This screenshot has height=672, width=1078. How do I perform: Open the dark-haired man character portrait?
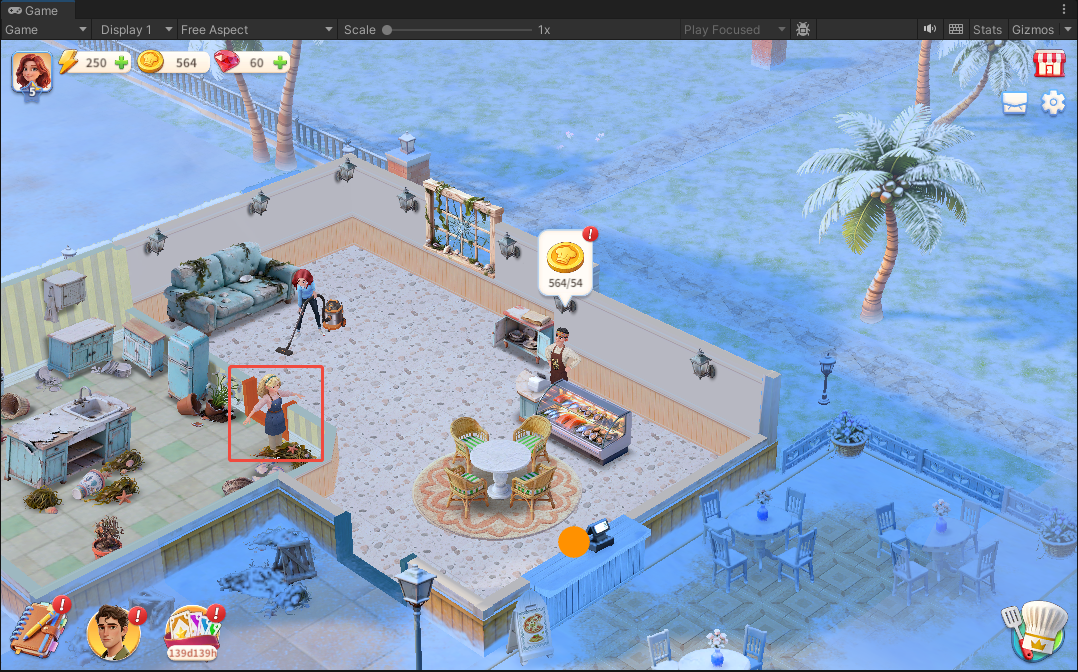[x=112, y=632]
